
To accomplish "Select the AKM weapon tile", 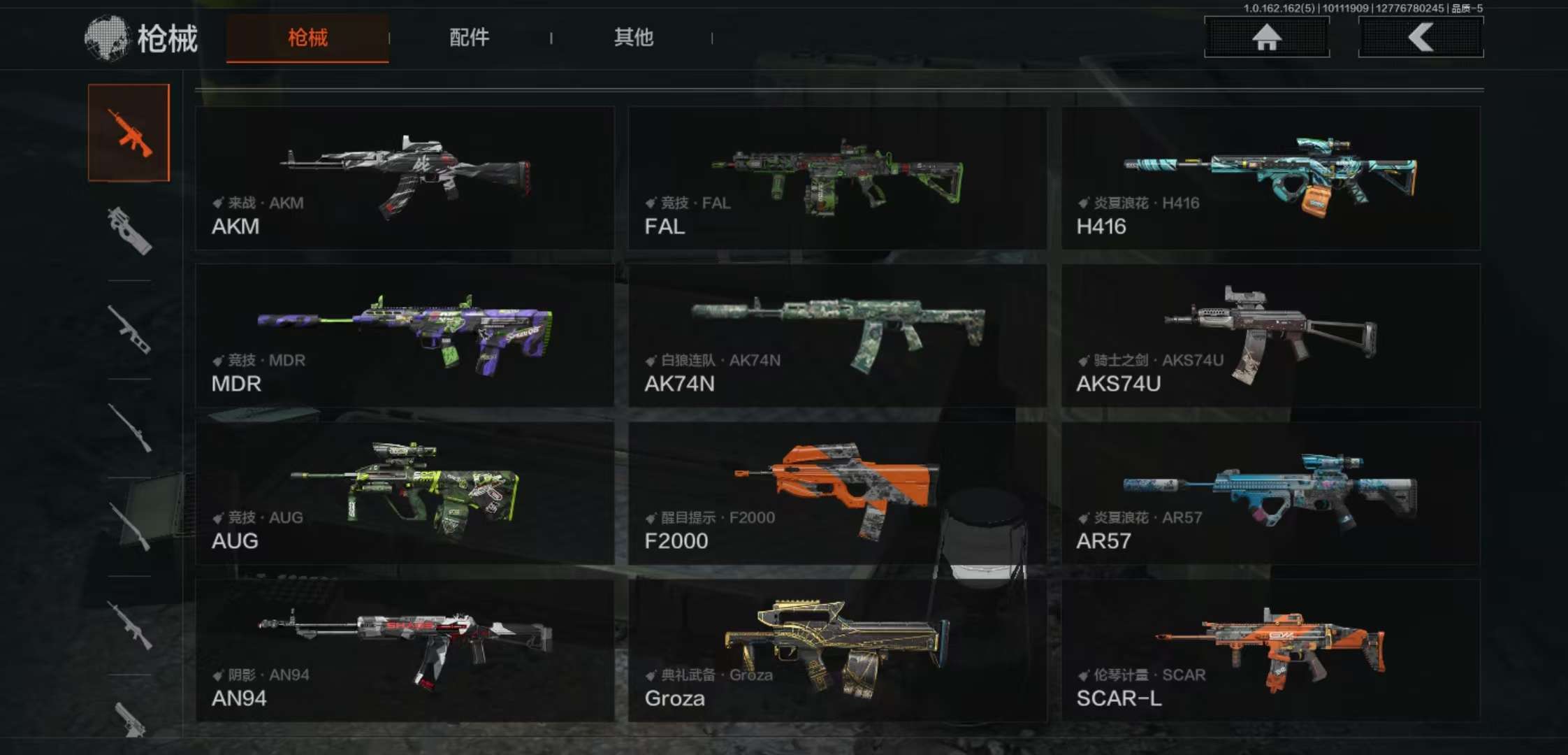I will click(405, 178).
